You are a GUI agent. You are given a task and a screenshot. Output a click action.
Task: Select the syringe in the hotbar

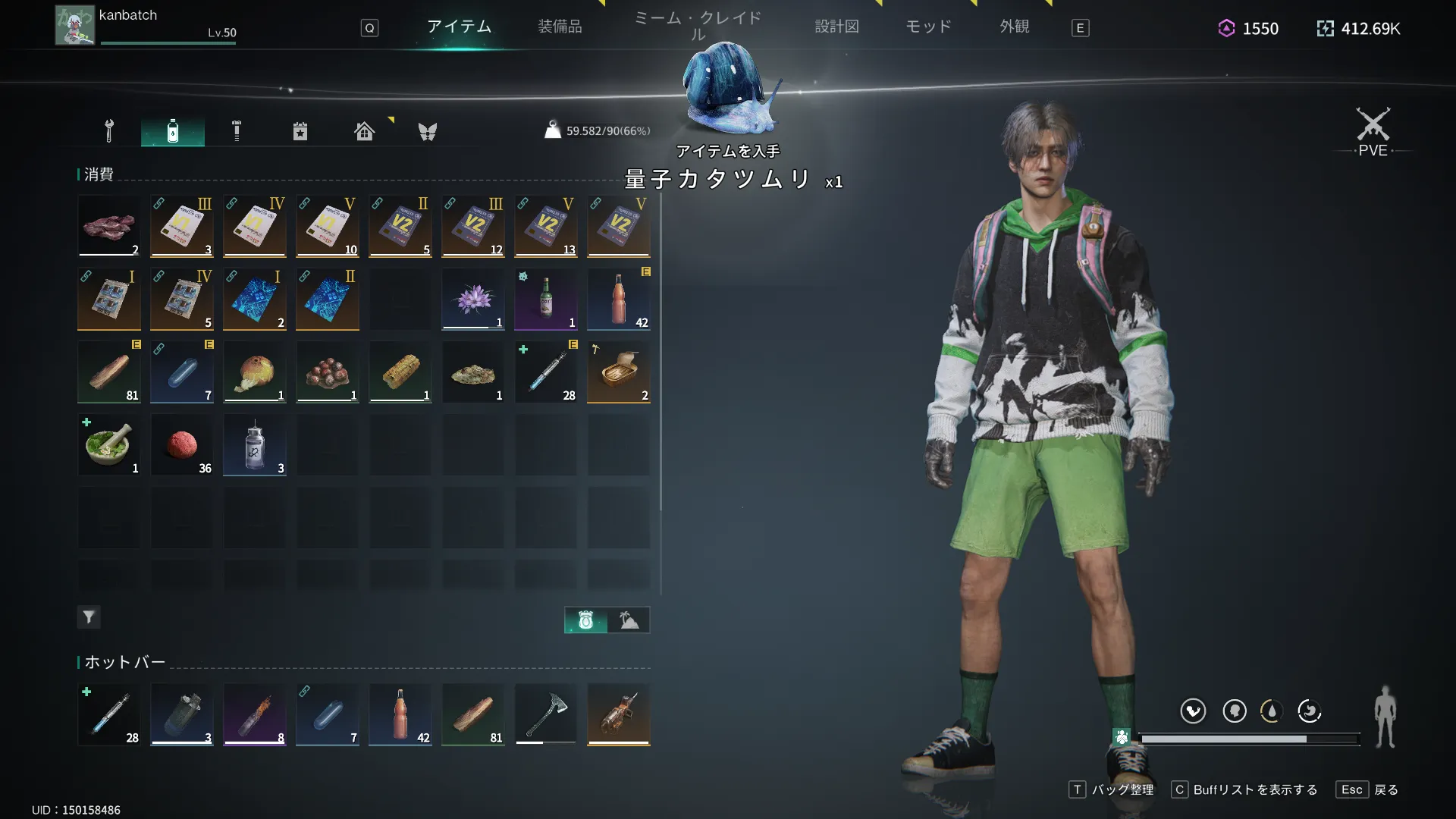click(109, 714)
